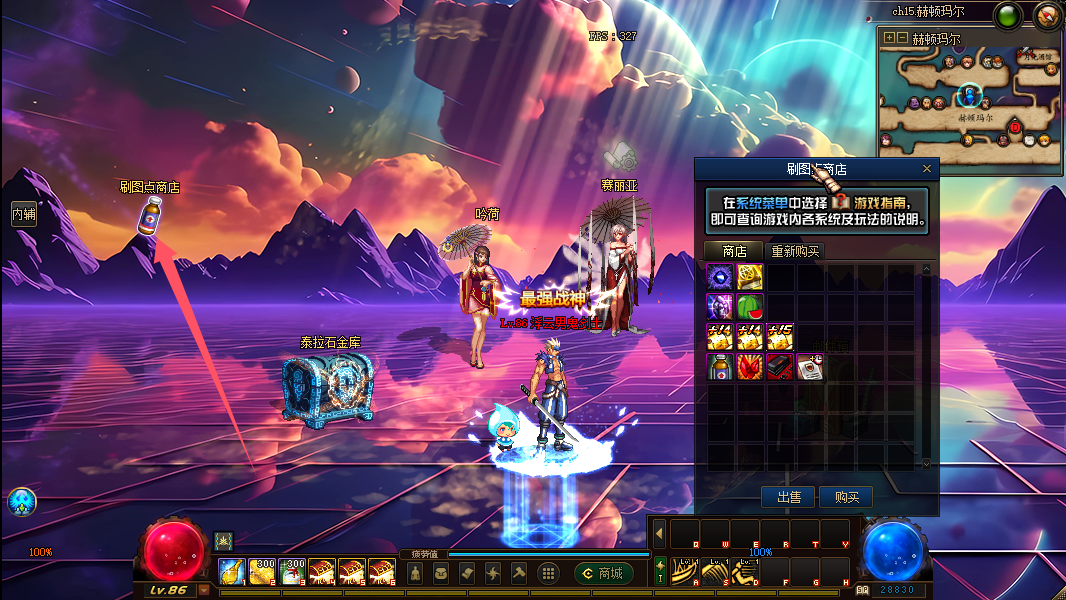The height and width of the screenshot is (600, 1066).
Task: Select the medicine bottle shop item
Action: pos(720,366)
